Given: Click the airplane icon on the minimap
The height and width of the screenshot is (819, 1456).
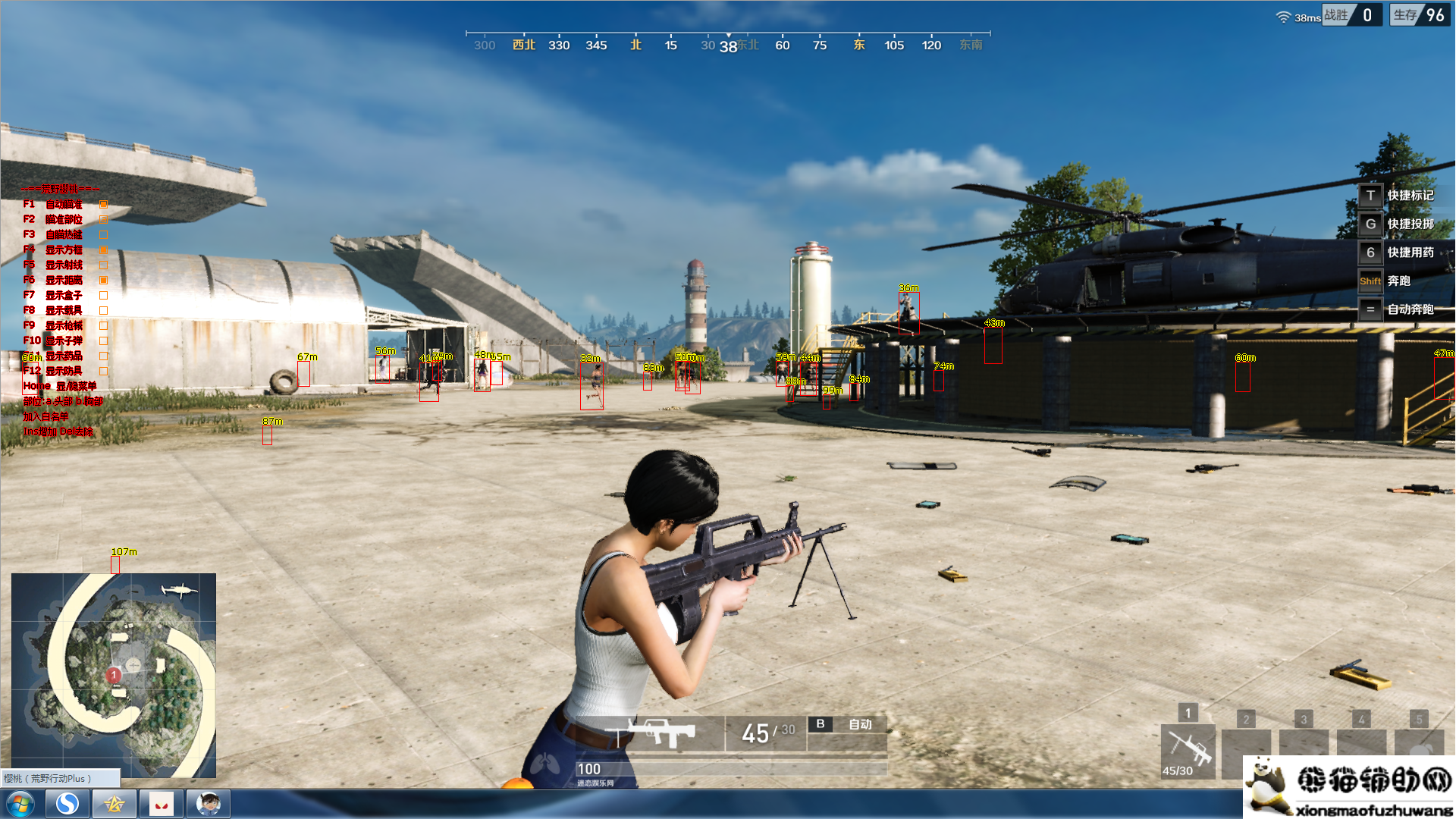Looking at the screenshot, I should [179, 589].
